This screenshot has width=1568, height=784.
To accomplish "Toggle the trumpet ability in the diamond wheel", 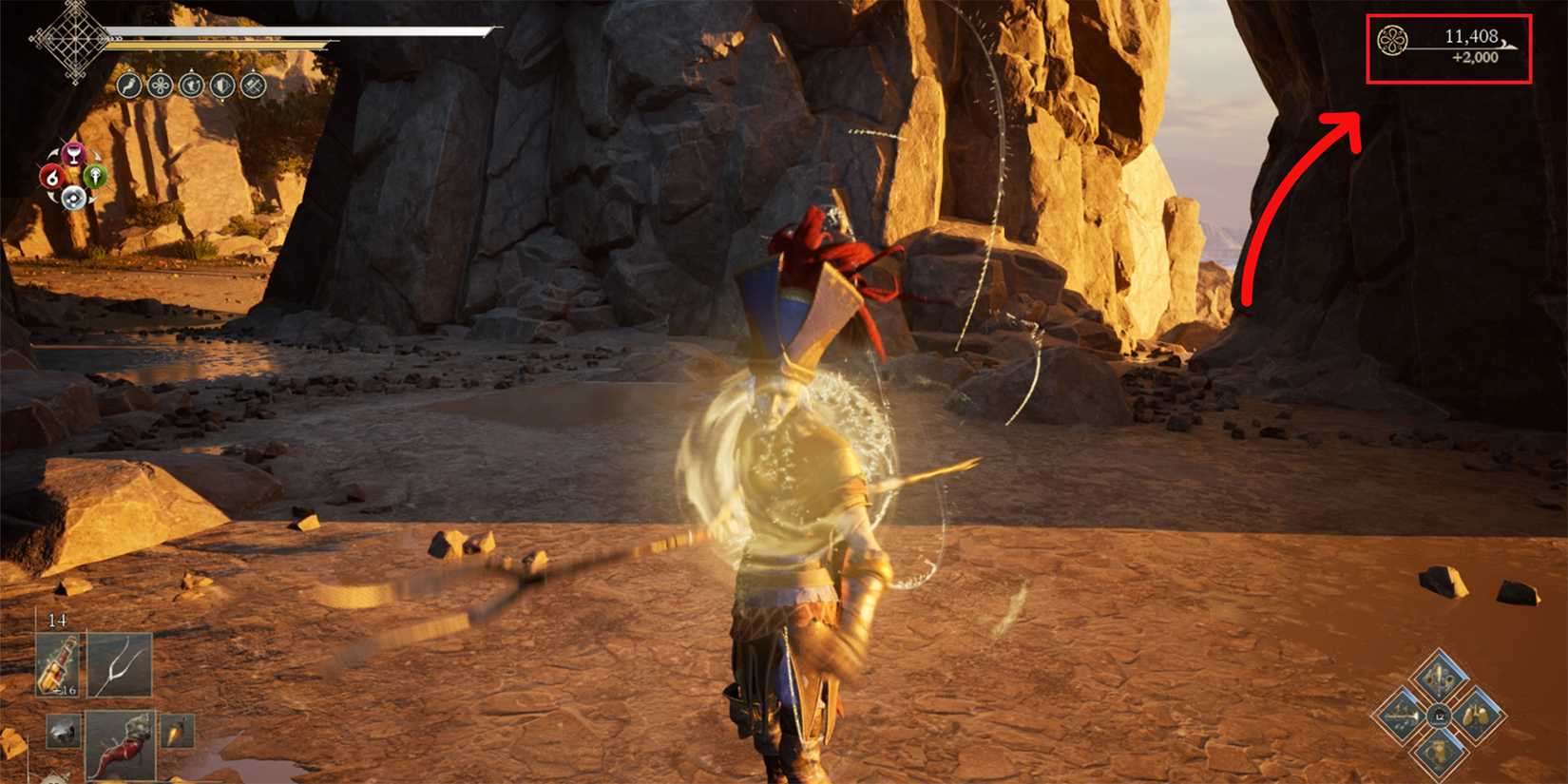I will click(x=1402, y=716).
